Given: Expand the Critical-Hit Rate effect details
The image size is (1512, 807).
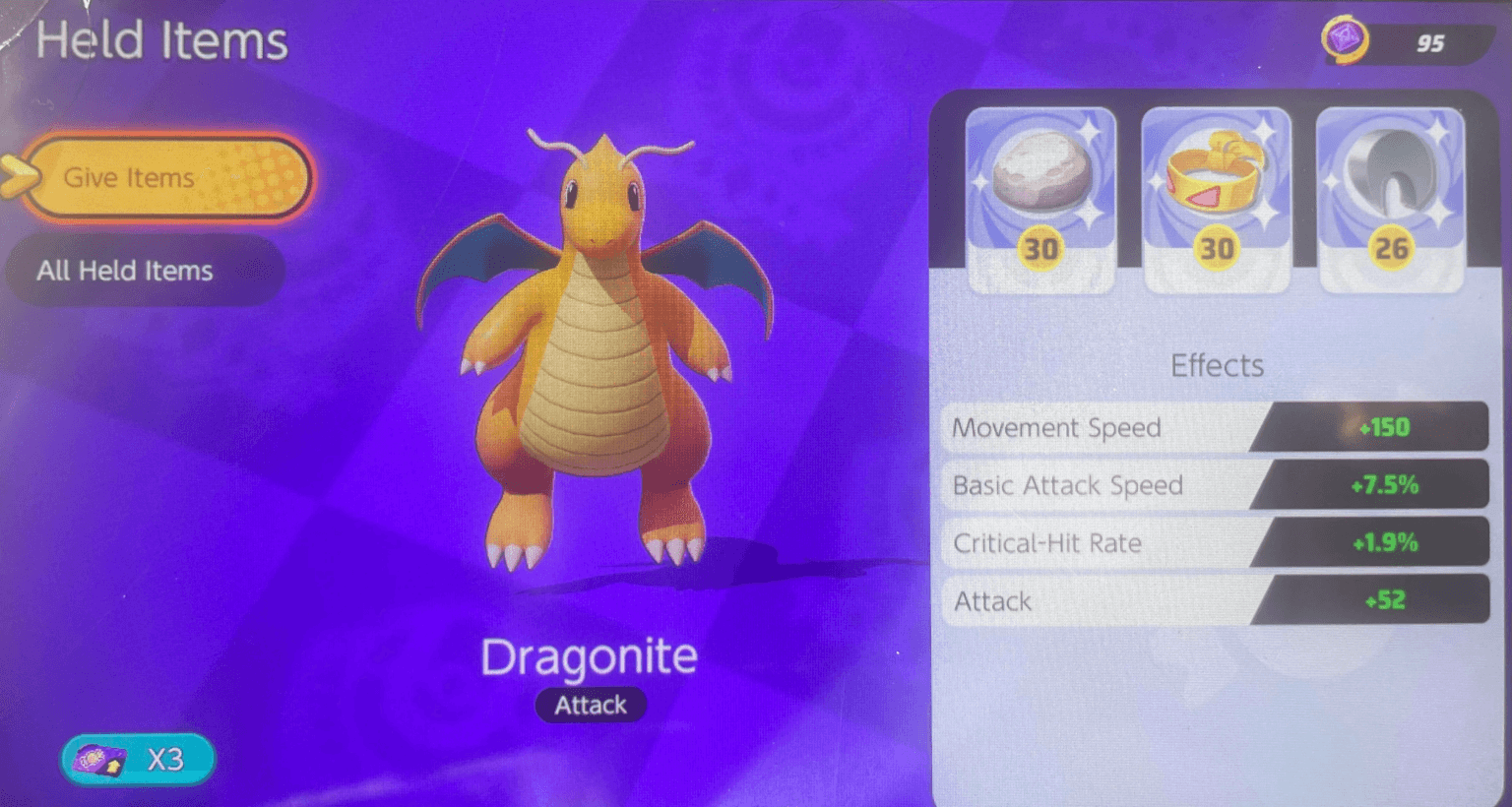Looking at the screenshot, I should tap(1217, 542).
